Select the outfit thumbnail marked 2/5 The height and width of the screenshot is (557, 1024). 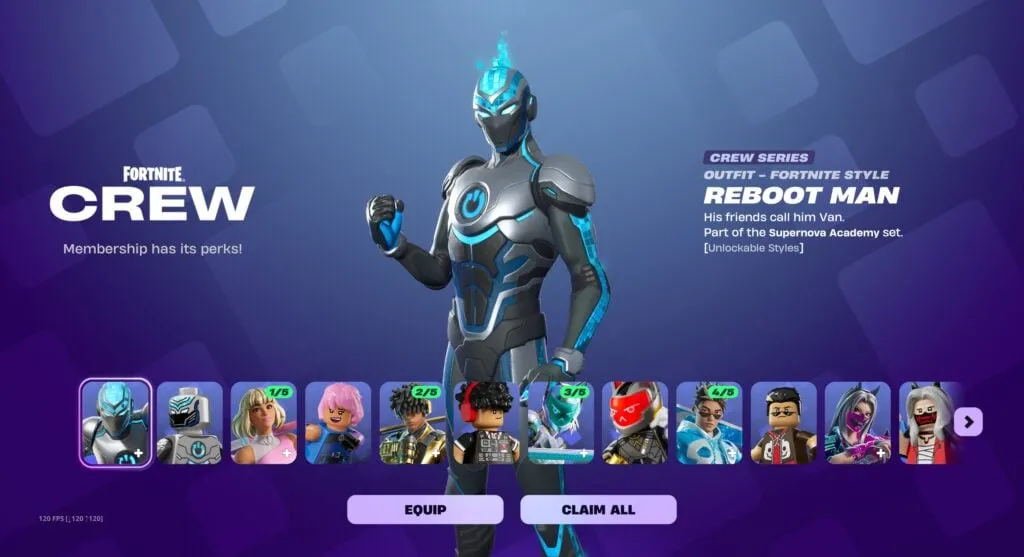[412, 423]
